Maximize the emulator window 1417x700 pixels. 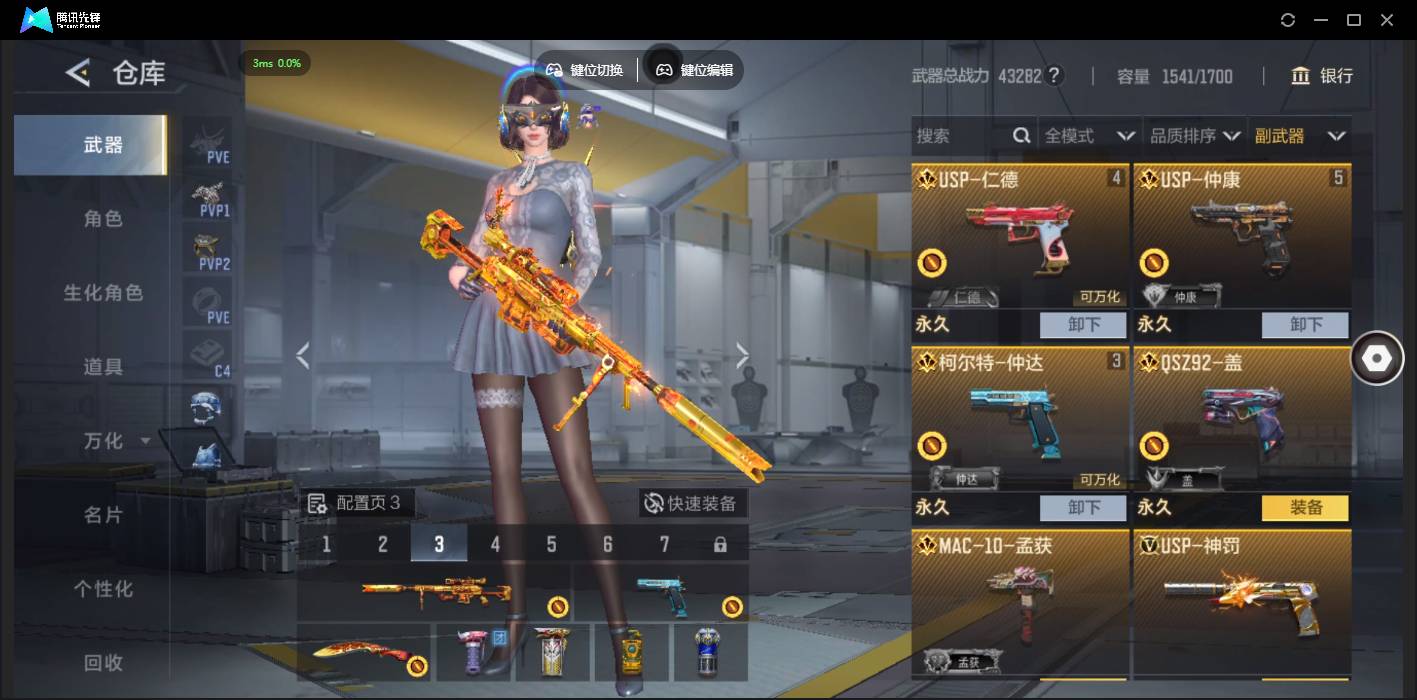pos(1354,20)
